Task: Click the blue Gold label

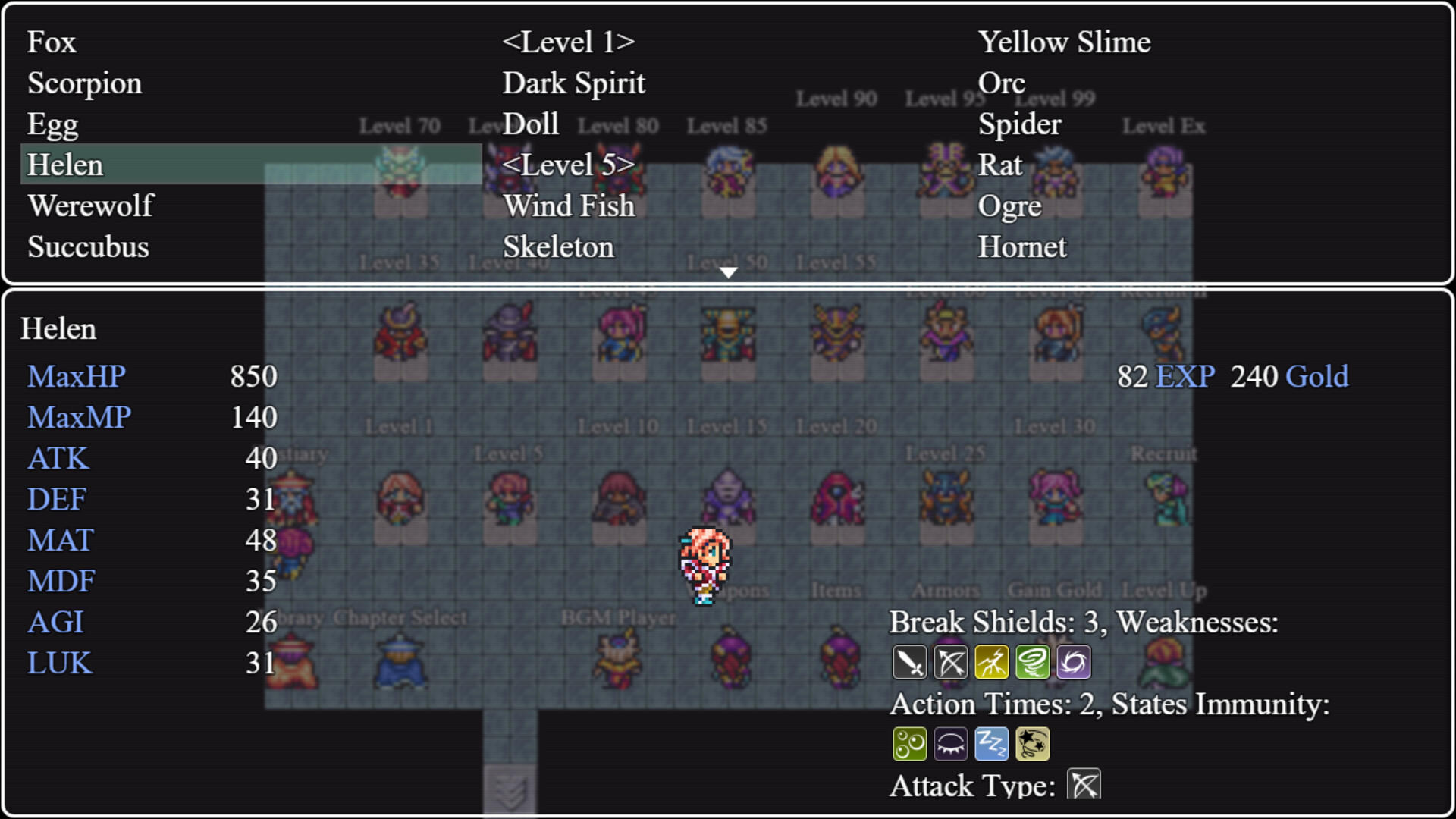Action: click(x=1319, y=376)
